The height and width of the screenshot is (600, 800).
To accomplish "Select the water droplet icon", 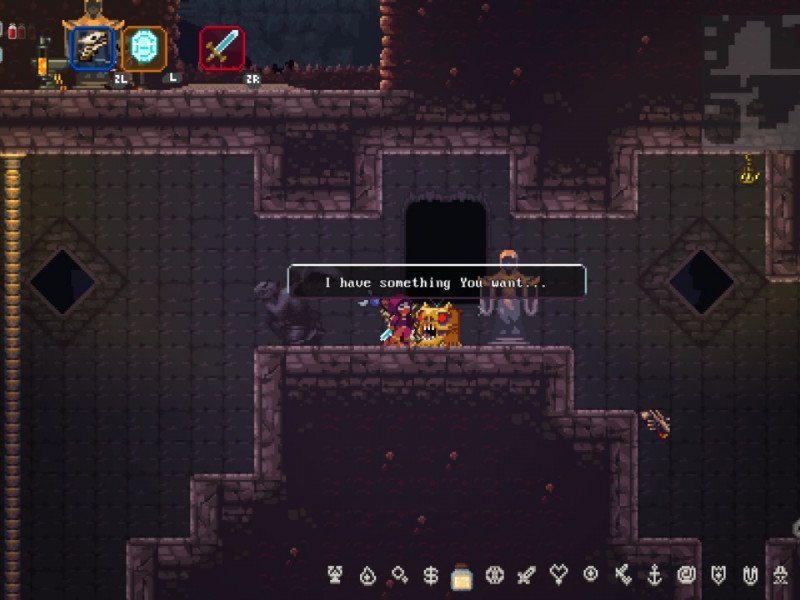I will coord(367,576).
